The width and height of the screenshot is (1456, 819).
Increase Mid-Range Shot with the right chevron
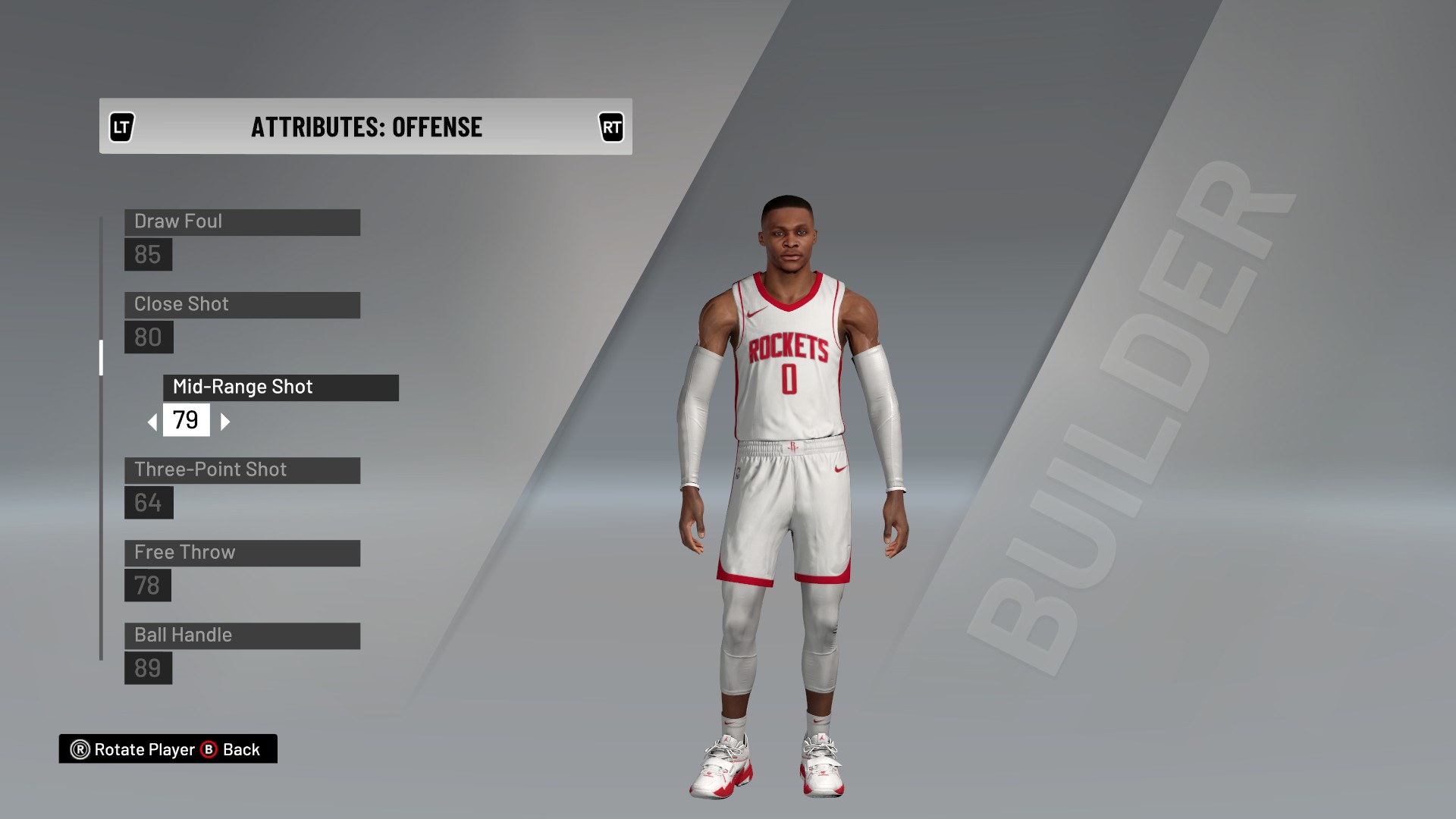[x=224, y=421]
